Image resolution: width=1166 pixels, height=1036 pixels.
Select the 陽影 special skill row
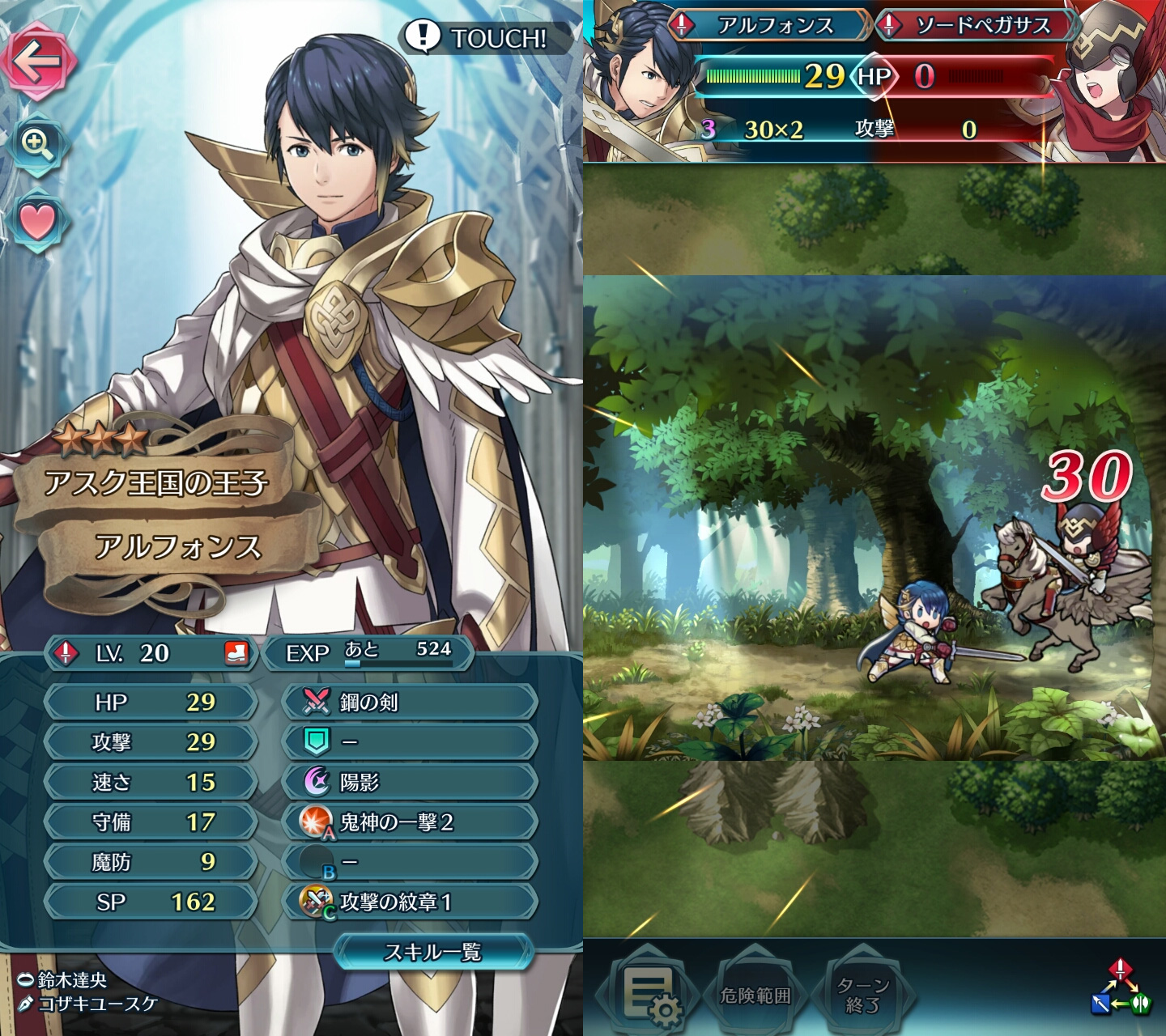tap(410, 782)
